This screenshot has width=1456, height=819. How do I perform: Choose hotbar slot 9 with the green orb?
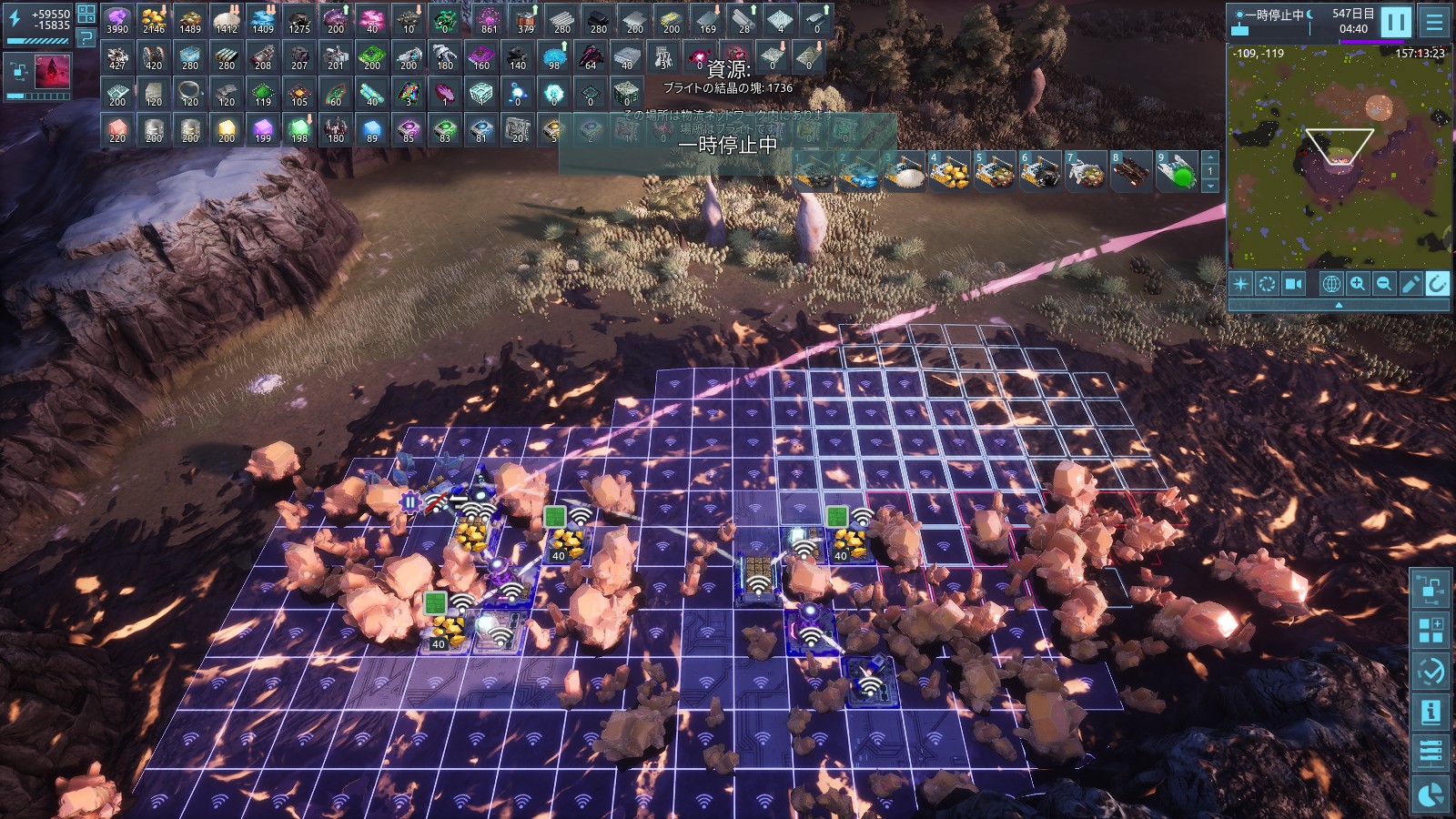pos(1177,172)
